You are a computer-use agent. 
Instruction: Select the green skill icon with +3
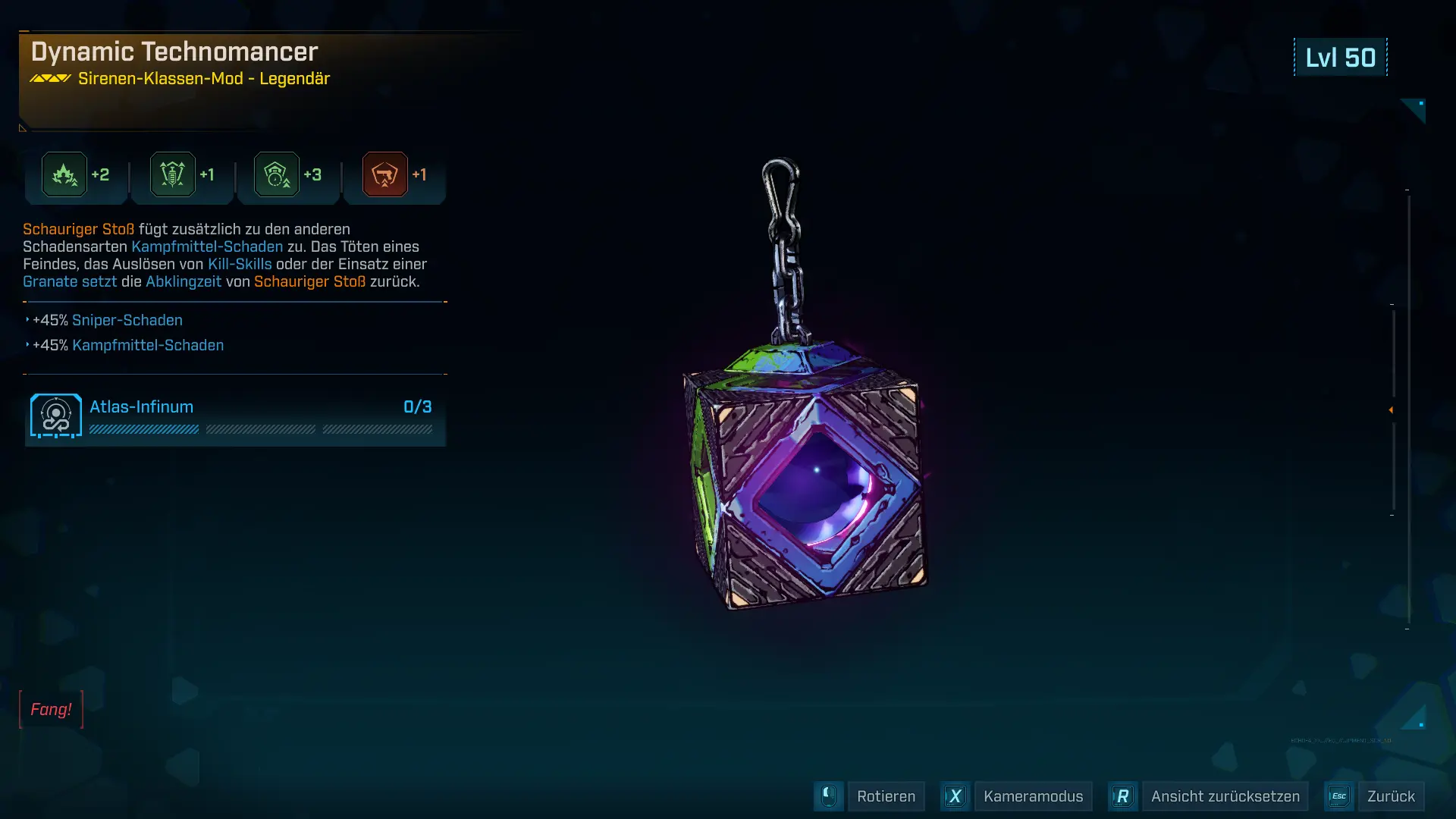tap(277, 174)
